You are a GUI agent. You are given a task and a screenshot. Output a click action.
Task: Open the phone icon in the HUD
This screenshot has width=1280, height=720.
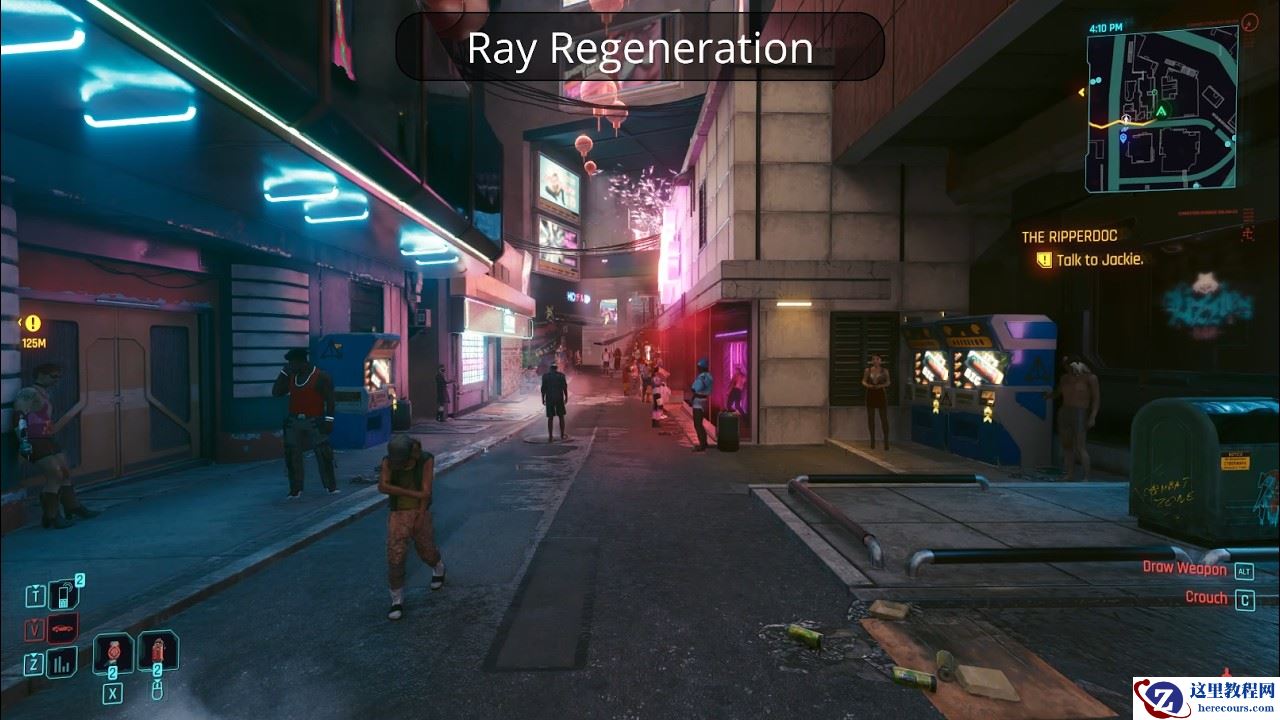pyautogui.click(x=65, y=596)
